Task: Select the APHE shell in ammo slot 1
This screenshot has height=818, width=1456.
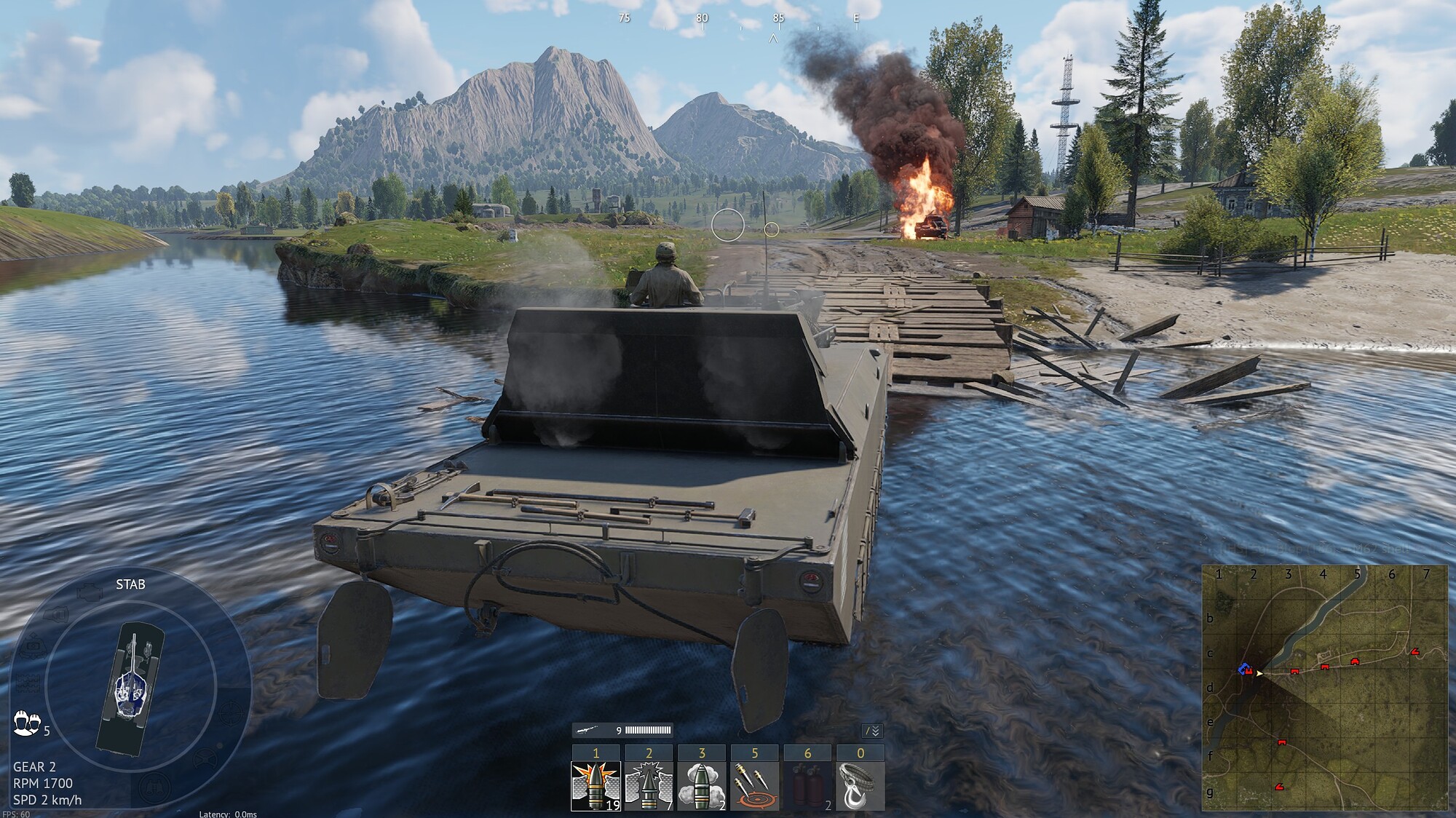Action: [x=596, y=787]
